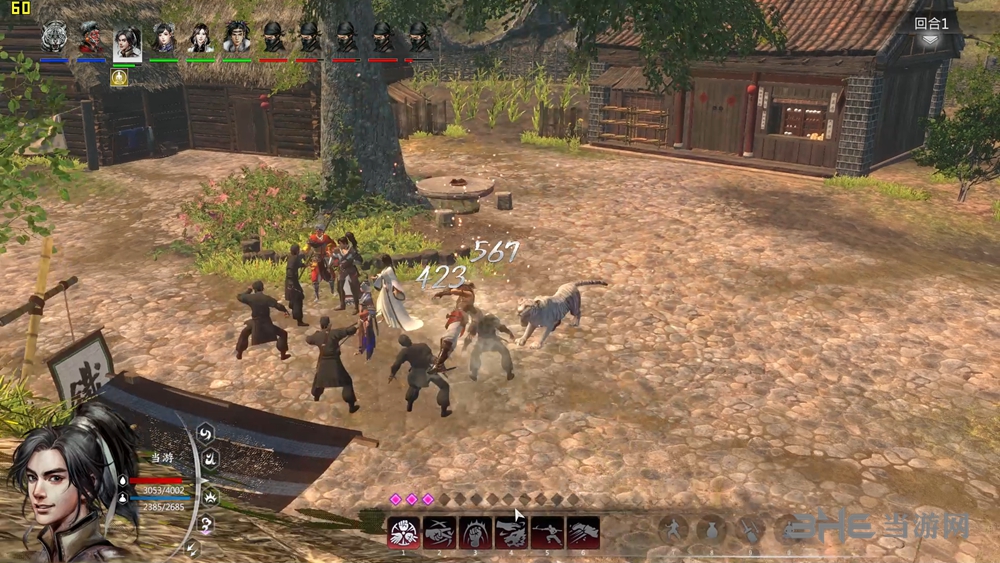Select the swirl hexagon icon beside the portrait
1000x563 pixels.
click(206, 433)
